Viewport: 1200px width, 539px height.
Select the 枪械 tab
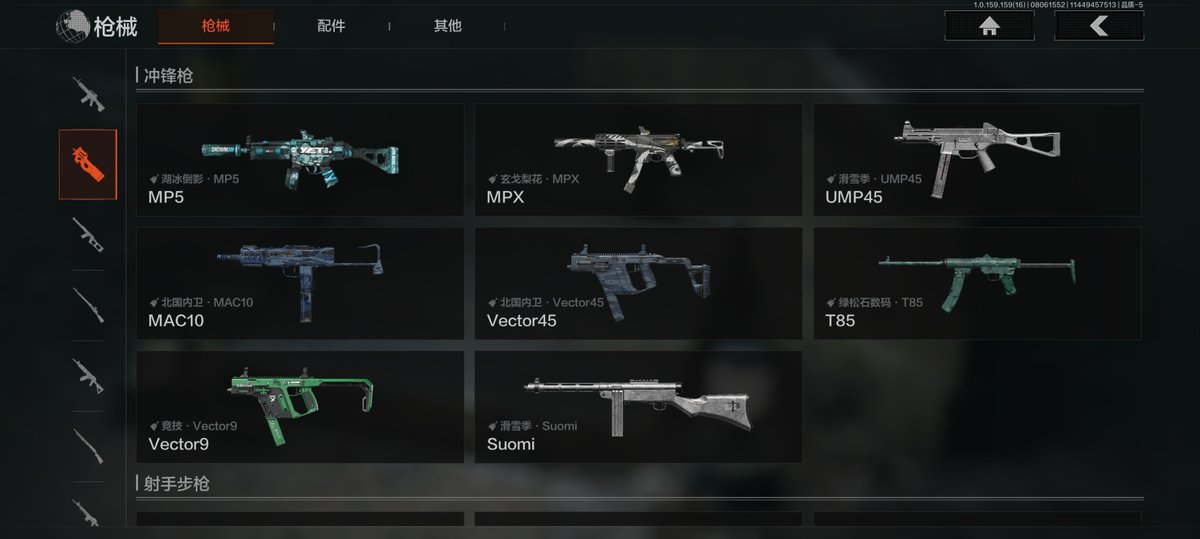215,26
